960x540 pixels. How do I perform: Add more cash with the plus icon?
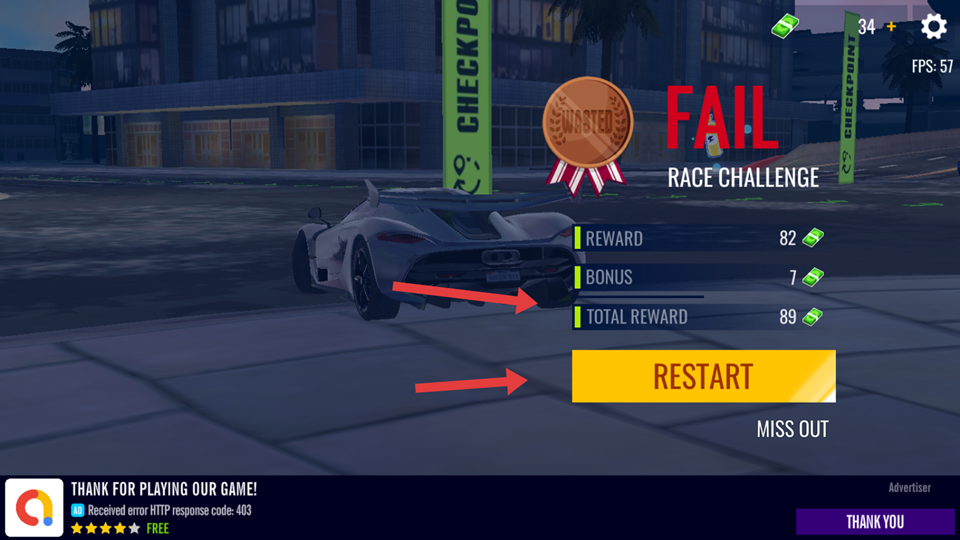[x=892, y=26]
